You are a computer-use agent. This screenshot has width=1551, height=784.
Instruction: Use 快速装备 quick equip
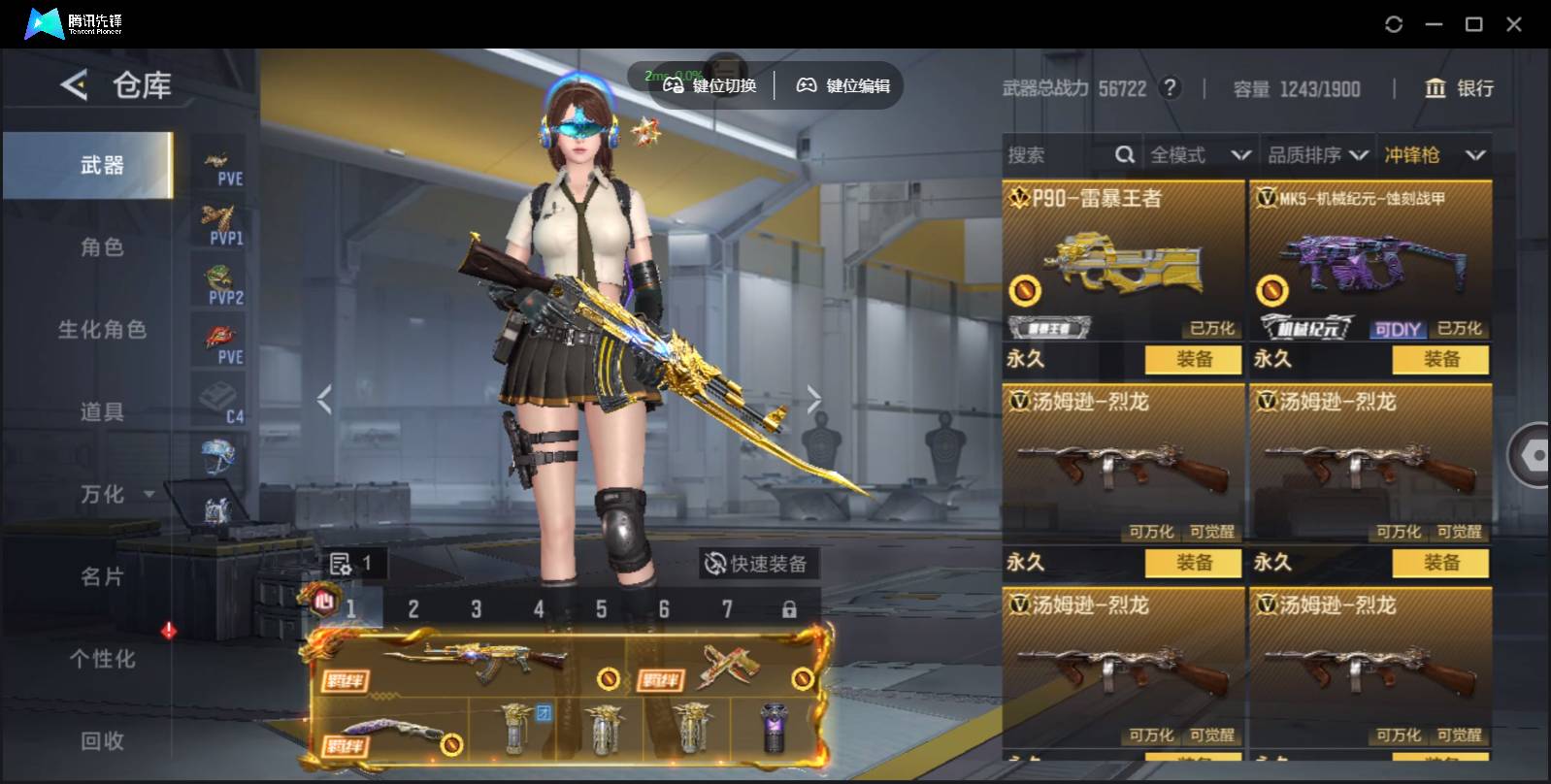(757, 564)
